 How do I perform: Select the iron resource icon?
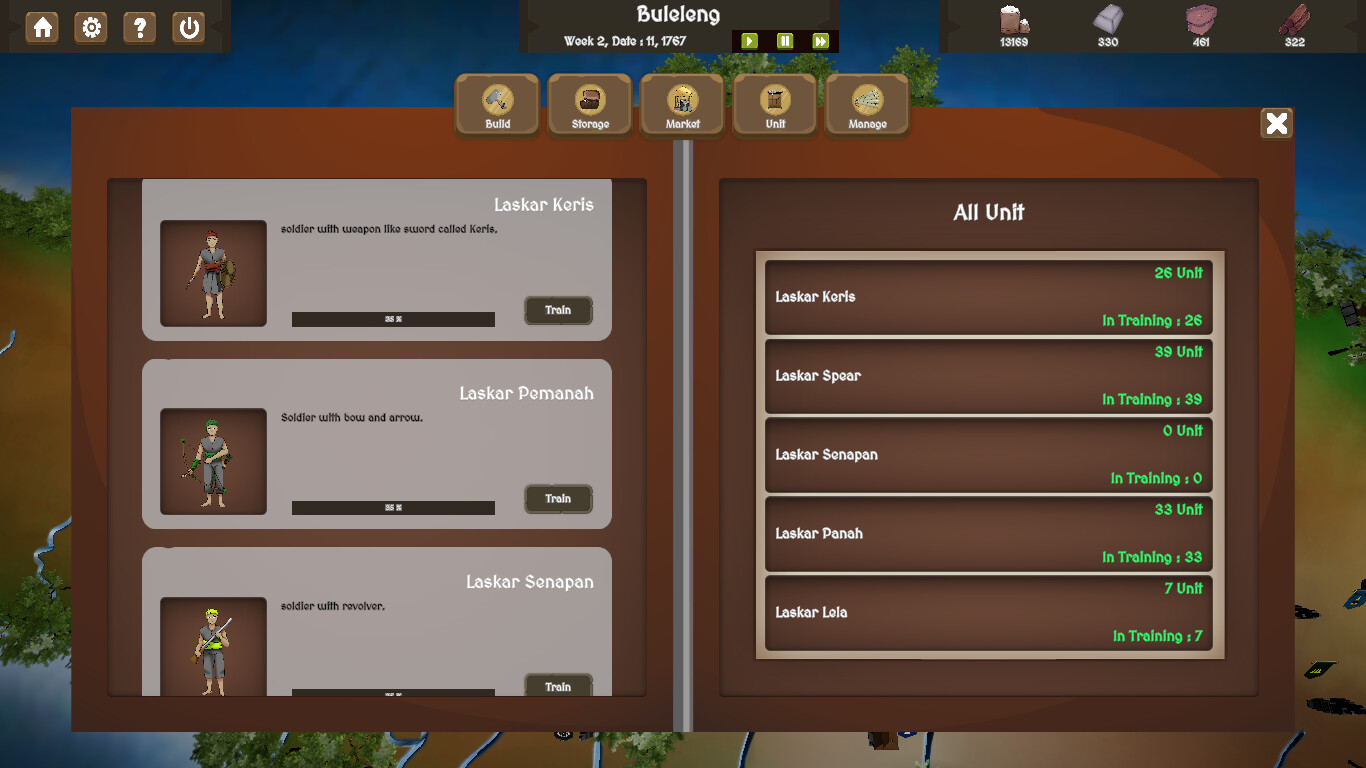click(x=1107, y=19)
